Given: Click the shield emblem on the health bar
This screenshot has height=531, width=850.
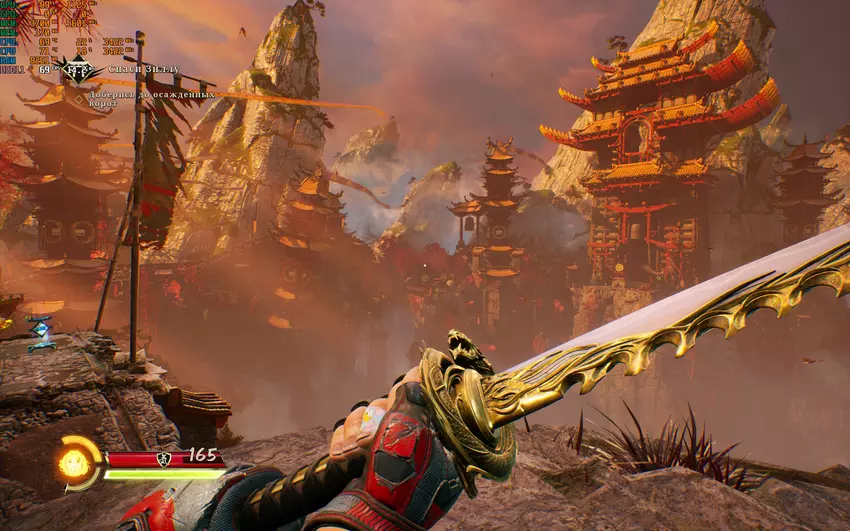Looking at the screenshot, I should pos(163,458).
